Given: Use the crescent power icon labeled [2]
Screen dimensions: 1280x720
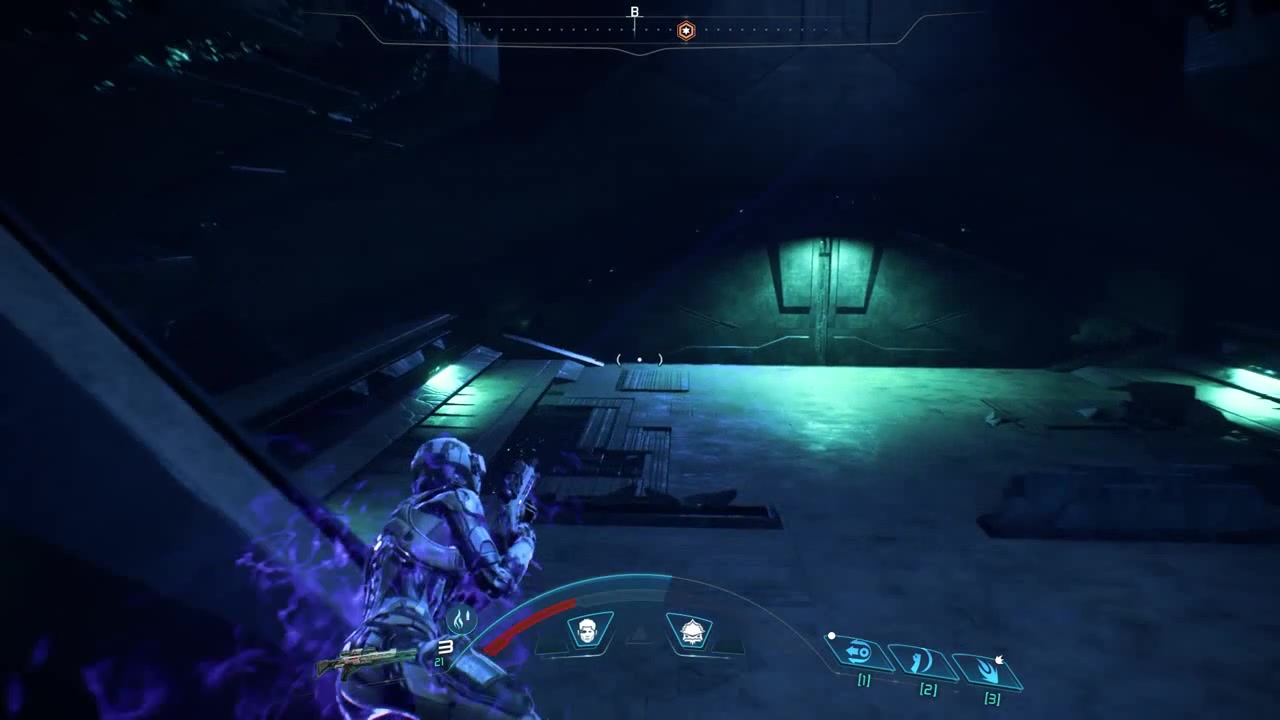Looking at the screenshot, I should (923, 661).
